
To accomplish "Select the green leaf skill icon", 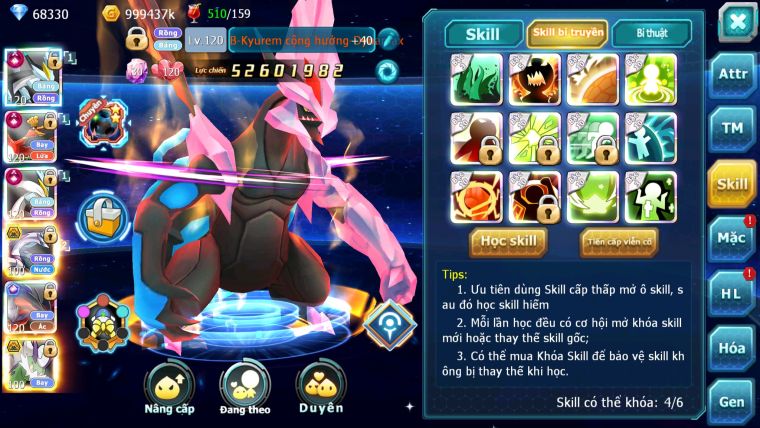I will (476, 78).
